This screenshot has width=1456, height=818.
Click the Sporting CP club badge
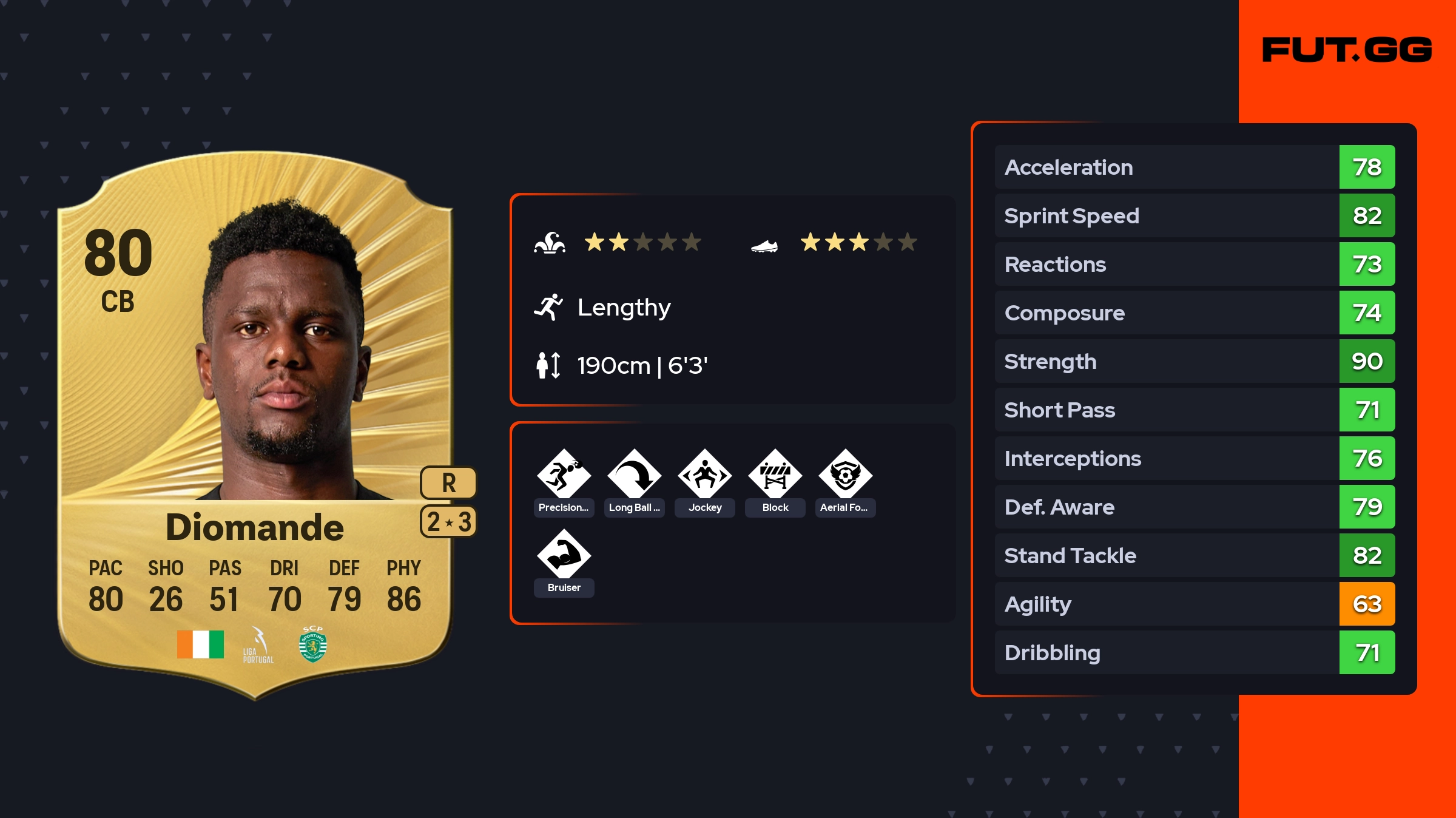(313, 644)
